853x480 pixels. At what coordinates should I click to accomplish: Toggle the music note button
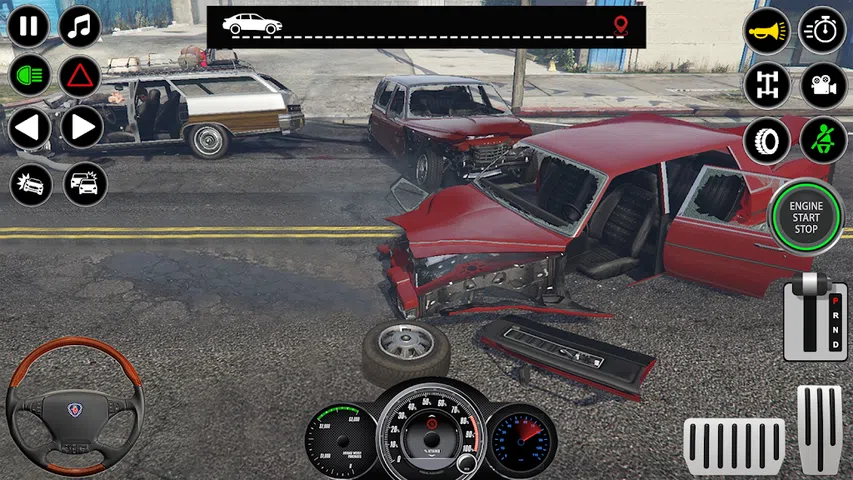point(80,26)
